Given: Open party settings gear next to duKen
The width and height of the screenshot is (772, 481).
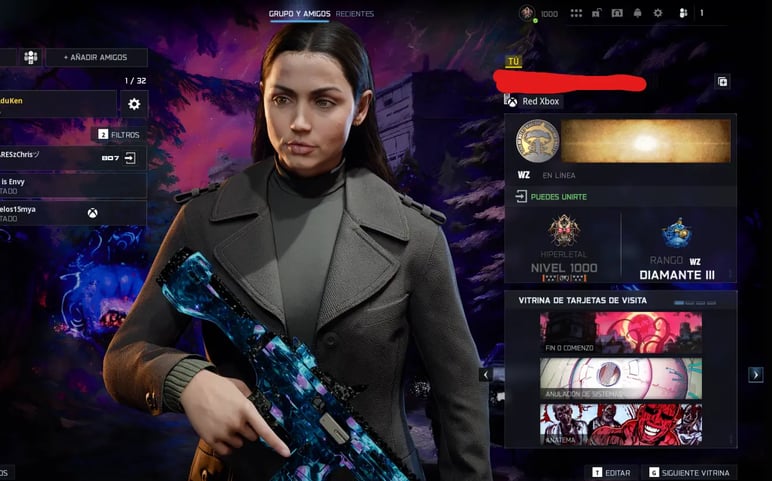Looking at the screenshot, I should click(x=134, y=104).
